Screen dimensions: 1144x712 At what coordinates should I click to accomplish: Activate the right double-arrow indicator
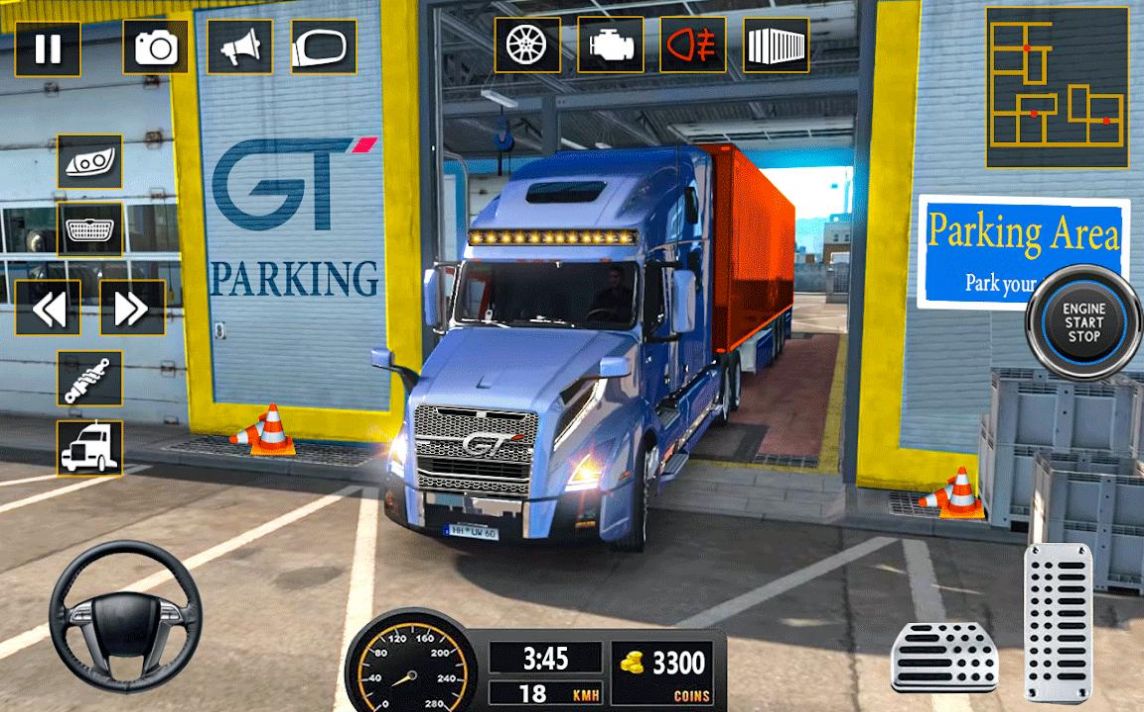(x=132, y=308)
